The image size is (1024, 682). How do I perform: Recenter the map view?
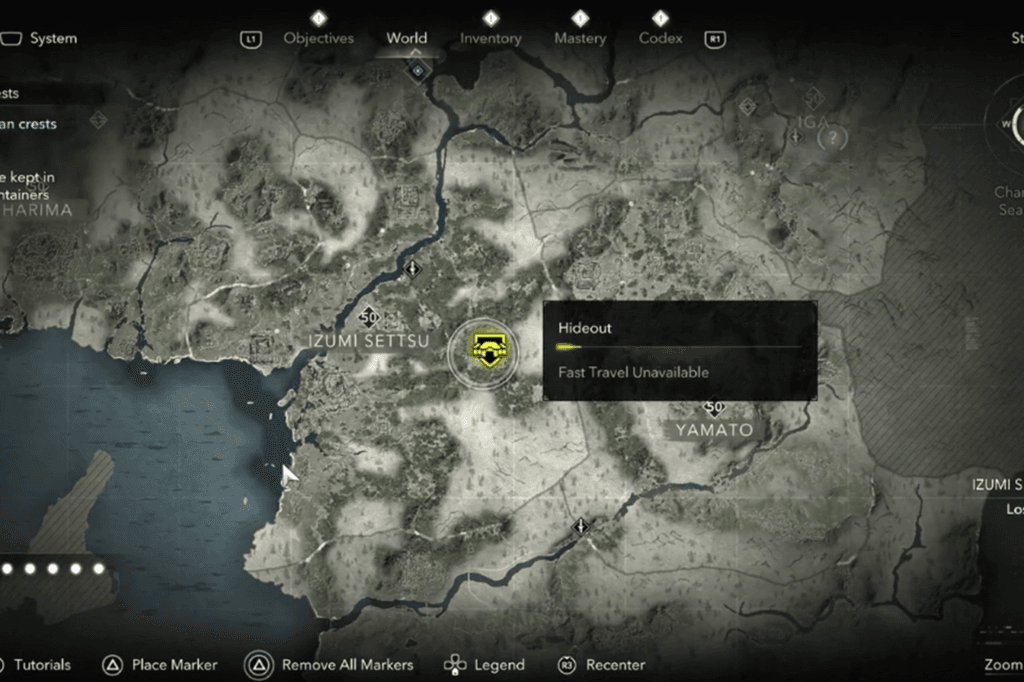click(x=614, y=664)
